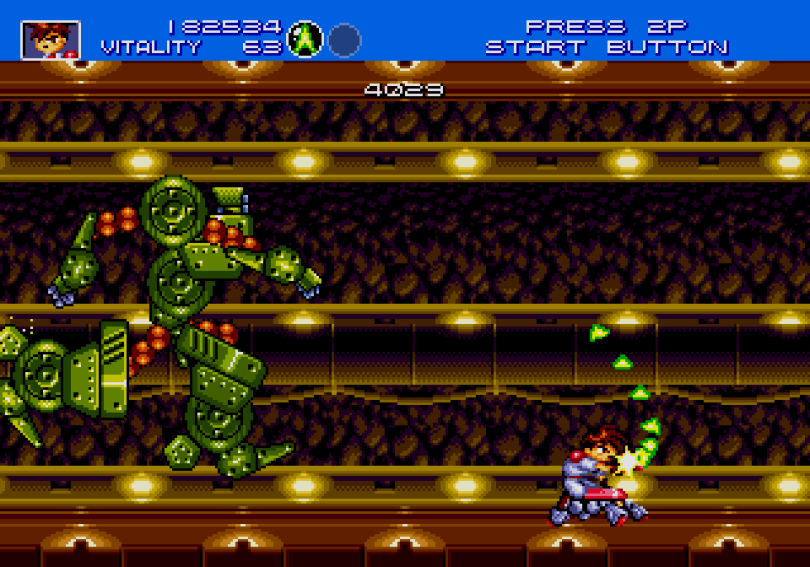
Task: Choose the empty second weapon slot
Action: click(345, 40)
